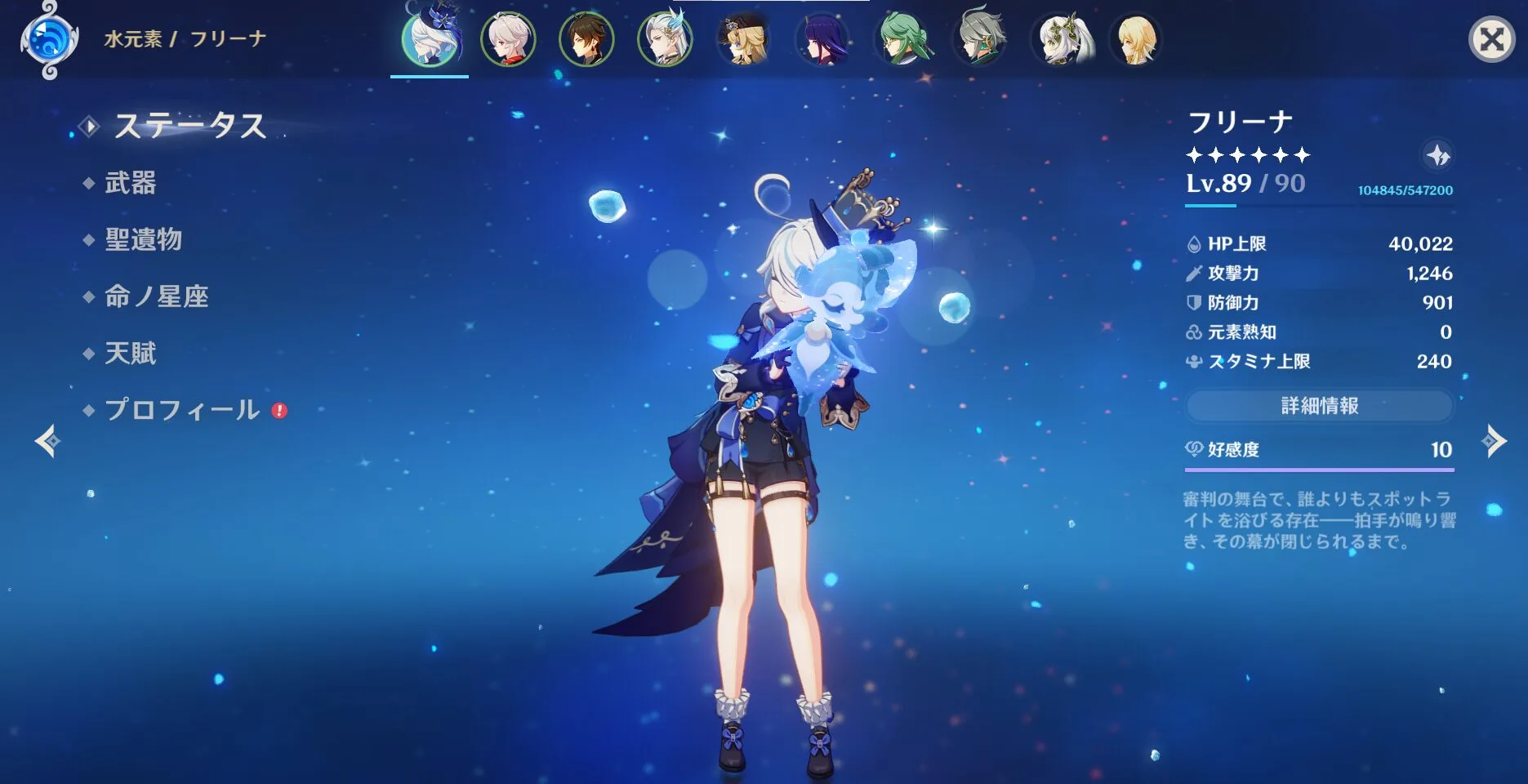1528x784 pixels.
Task: Select Baizhu's green-haired portrait
Action: pos(902,39)
